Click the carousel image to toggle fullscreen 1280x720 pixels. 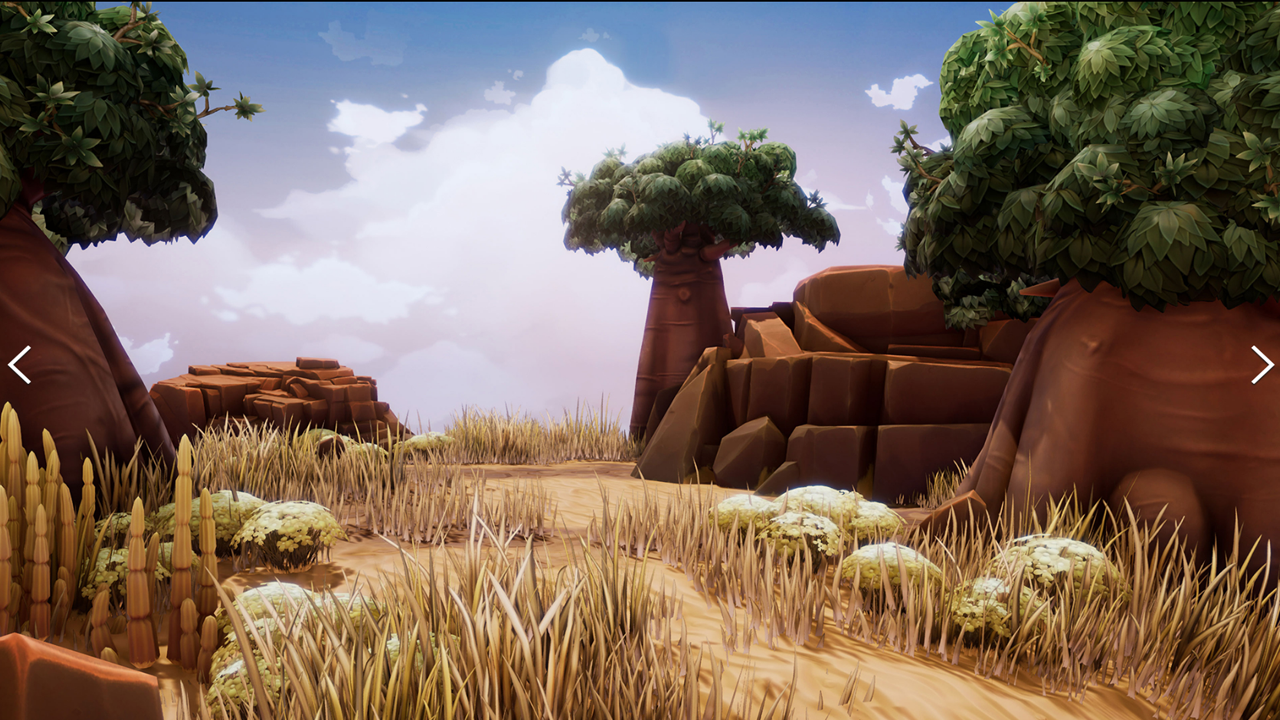[640, 360]
